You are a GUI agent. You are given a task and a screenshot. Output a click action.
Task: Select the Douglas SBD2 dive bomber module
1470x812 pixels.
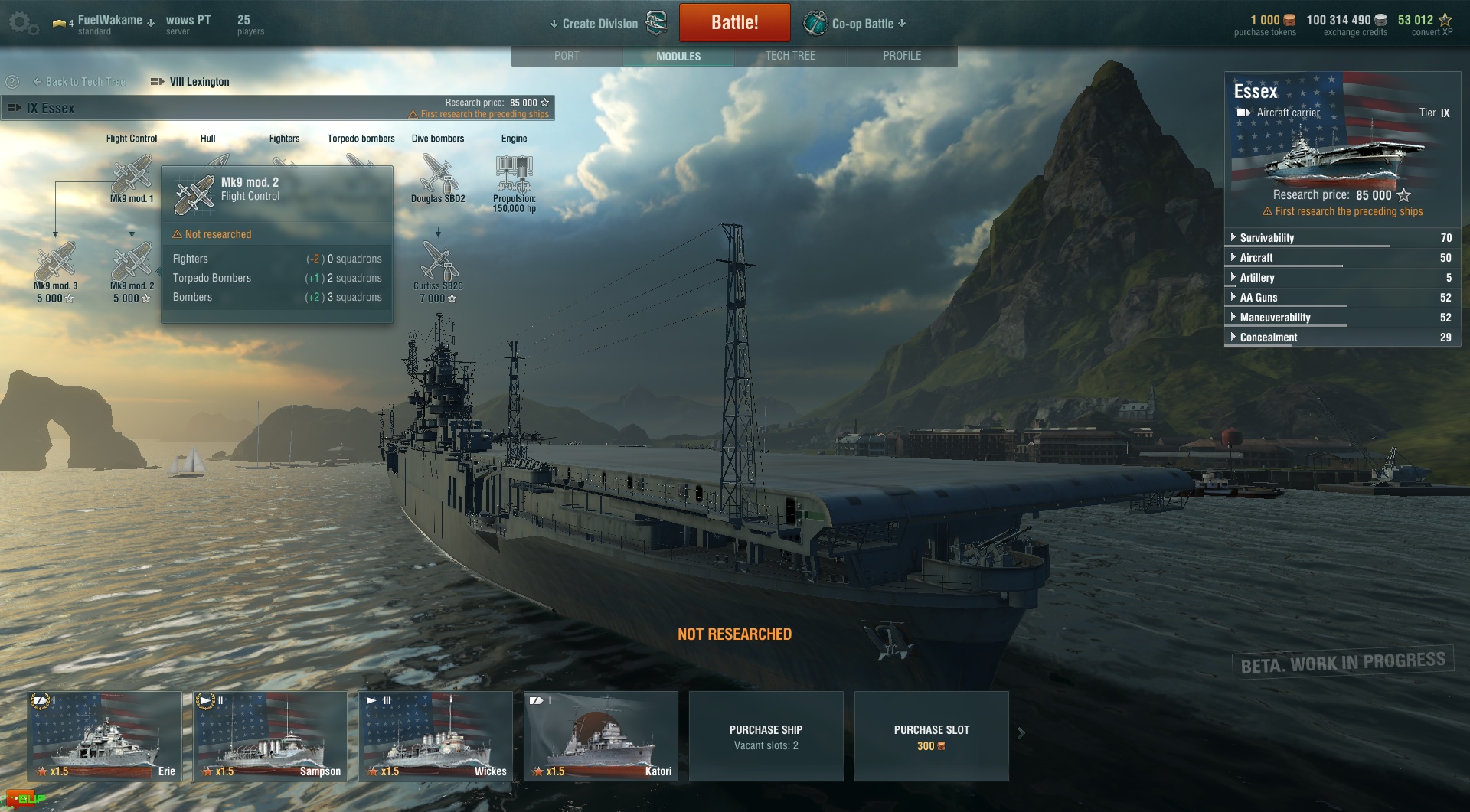pyautogui.click(x=438, y=175)
